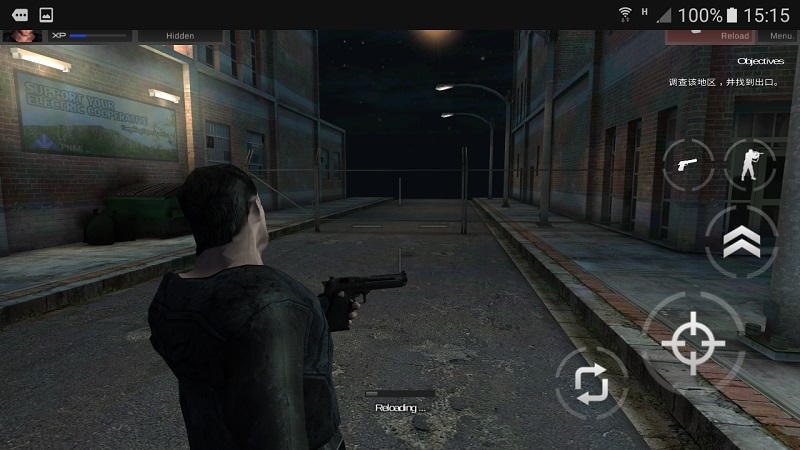Screen dimensions: 800x450
Task: Select the pistol weapon icon
Action: pos(688,164)
